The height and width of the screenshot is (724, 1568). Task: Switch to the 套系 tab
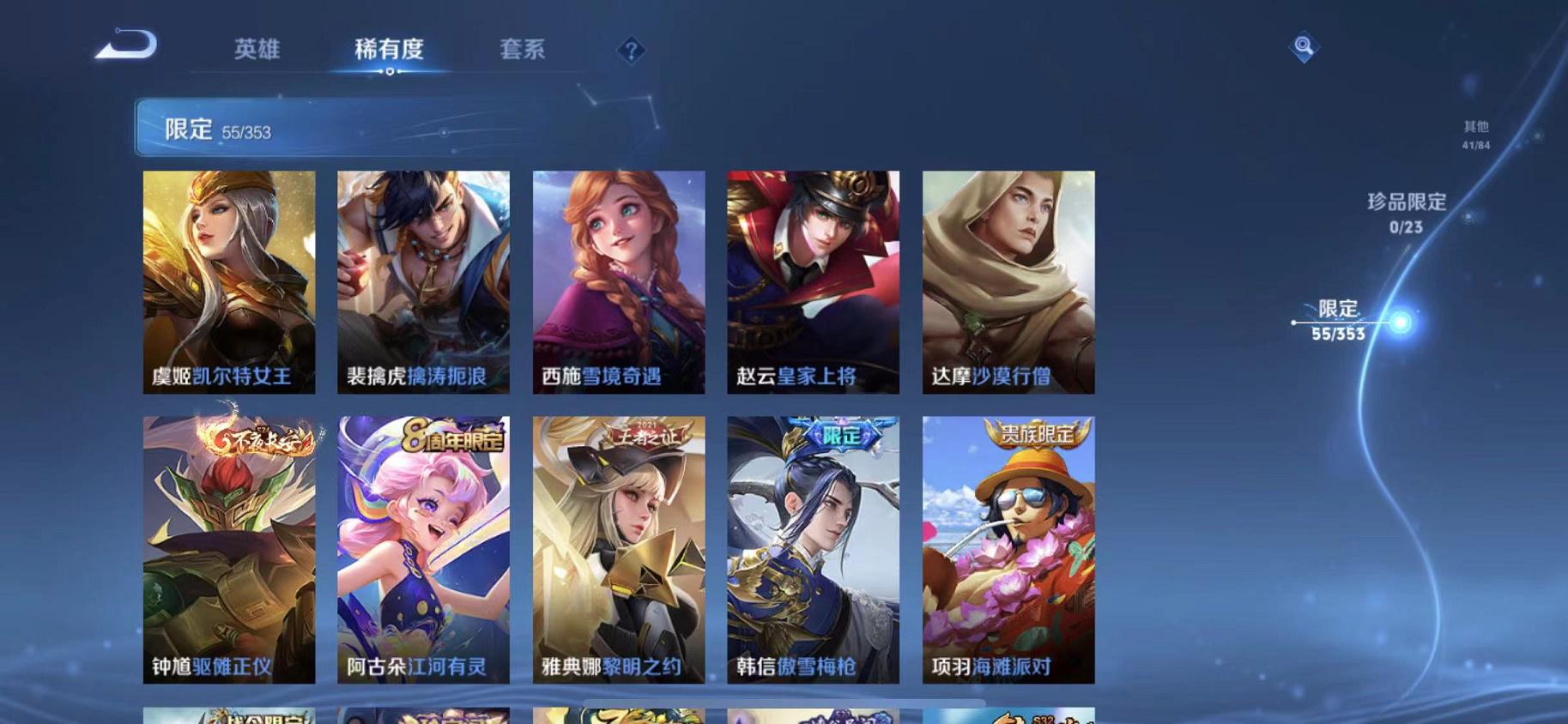coord(524,51)
